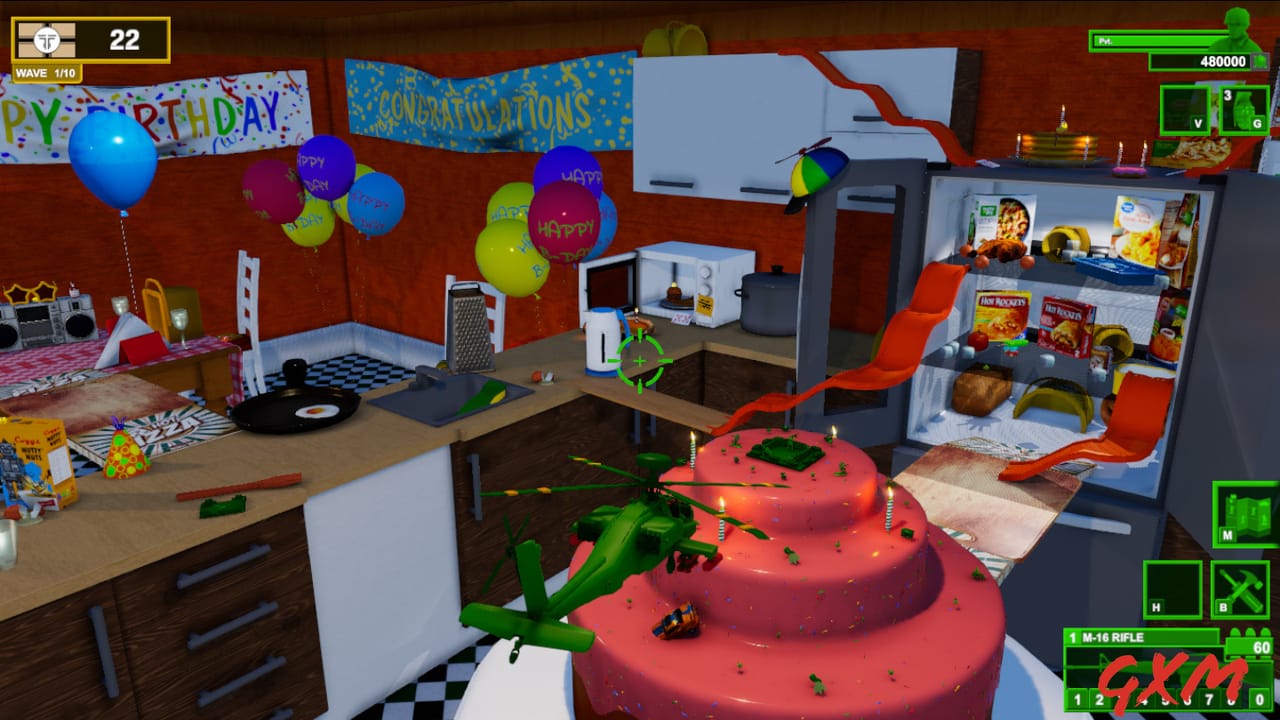This screenshot has width=1280, height=720.
Task: Select the G grenade ability icon
Action: click(1245, 110)
